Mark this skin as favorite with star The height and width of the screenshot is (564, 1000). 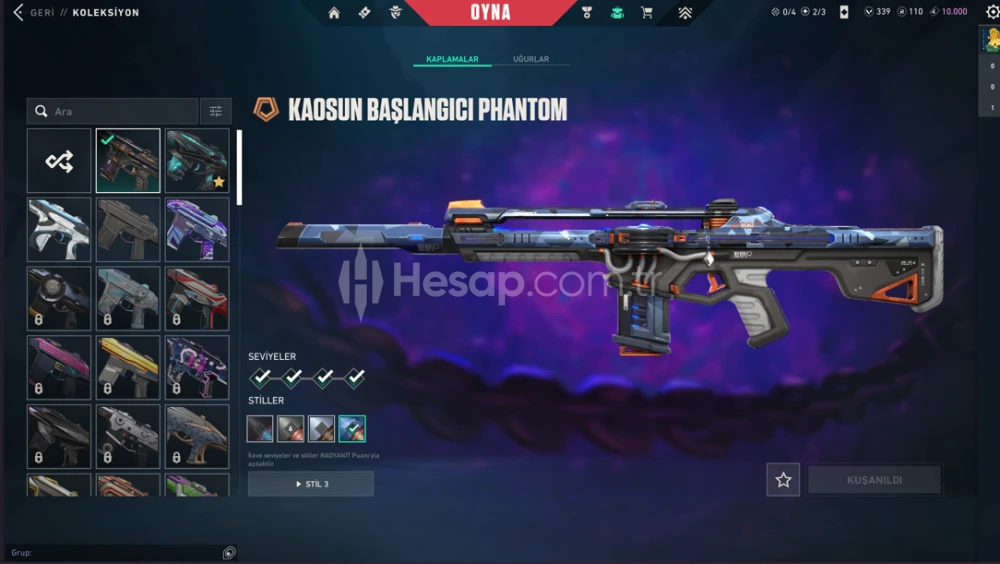(783, 480)
